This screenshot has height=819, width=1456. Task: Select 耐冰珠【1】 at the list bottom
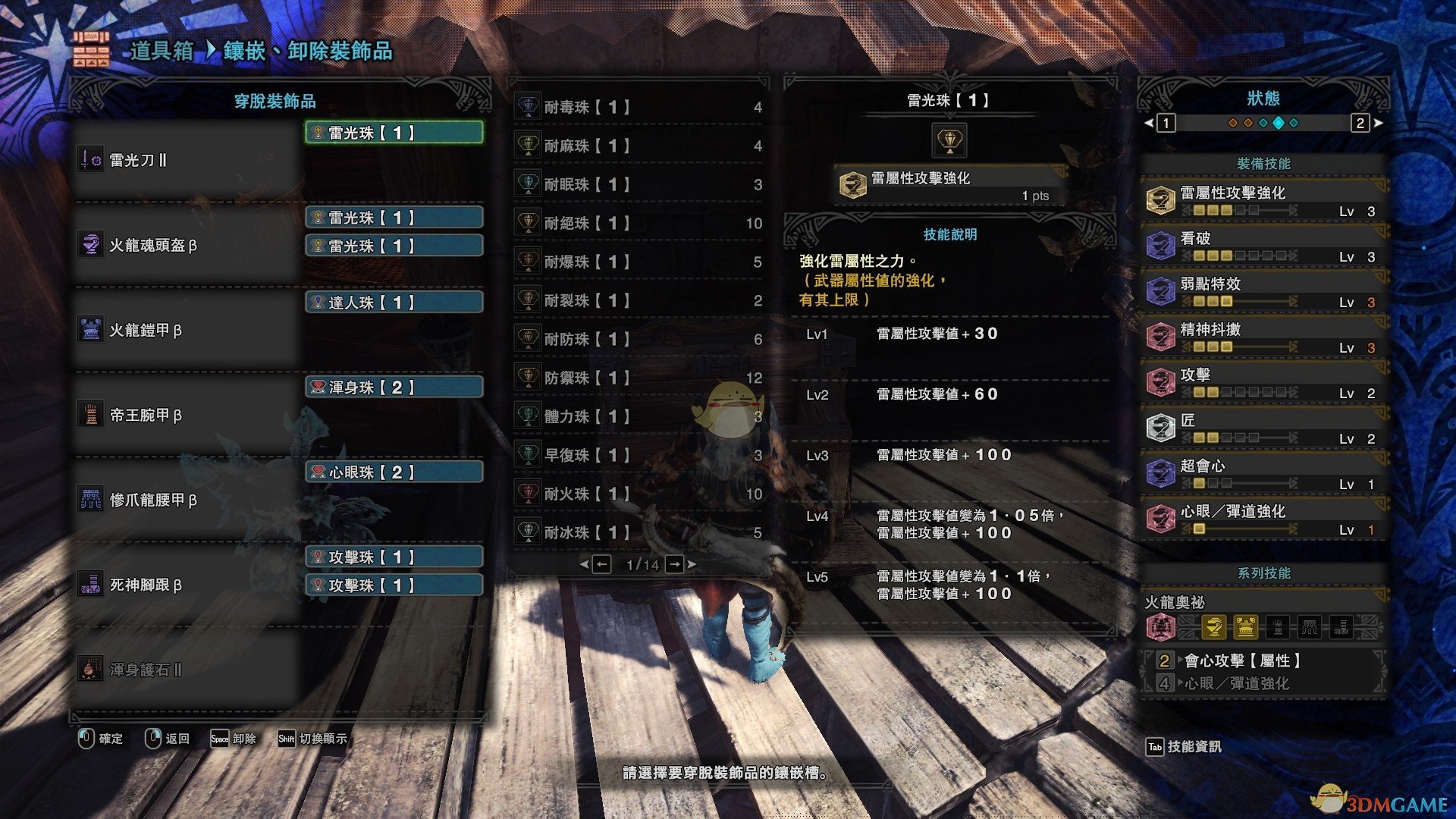click(637, 532)
